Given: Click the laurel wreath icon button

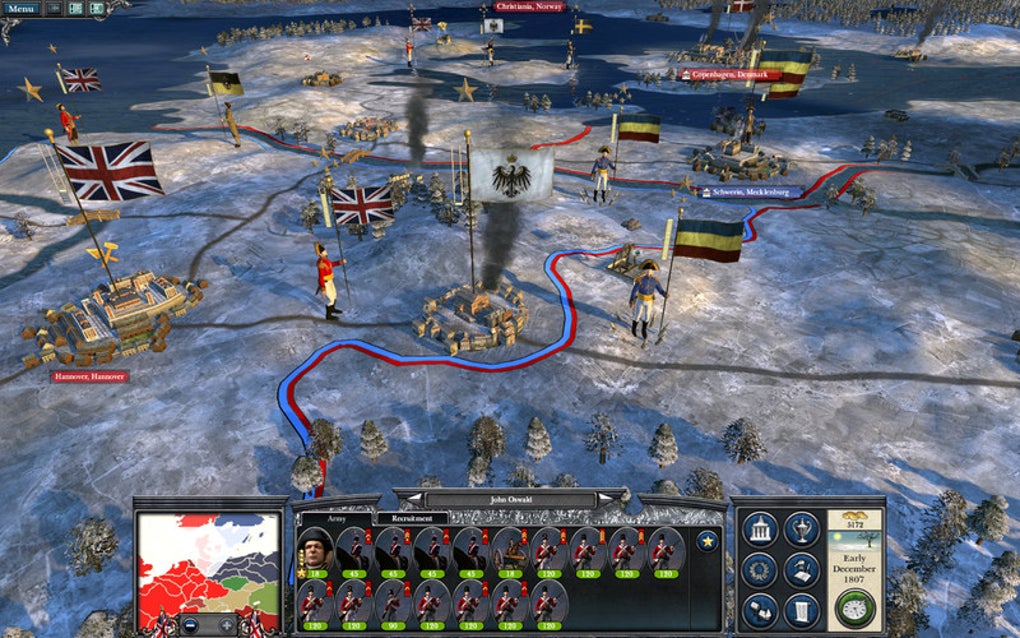Looking at the screenshot, I should [x=761, y=570].
